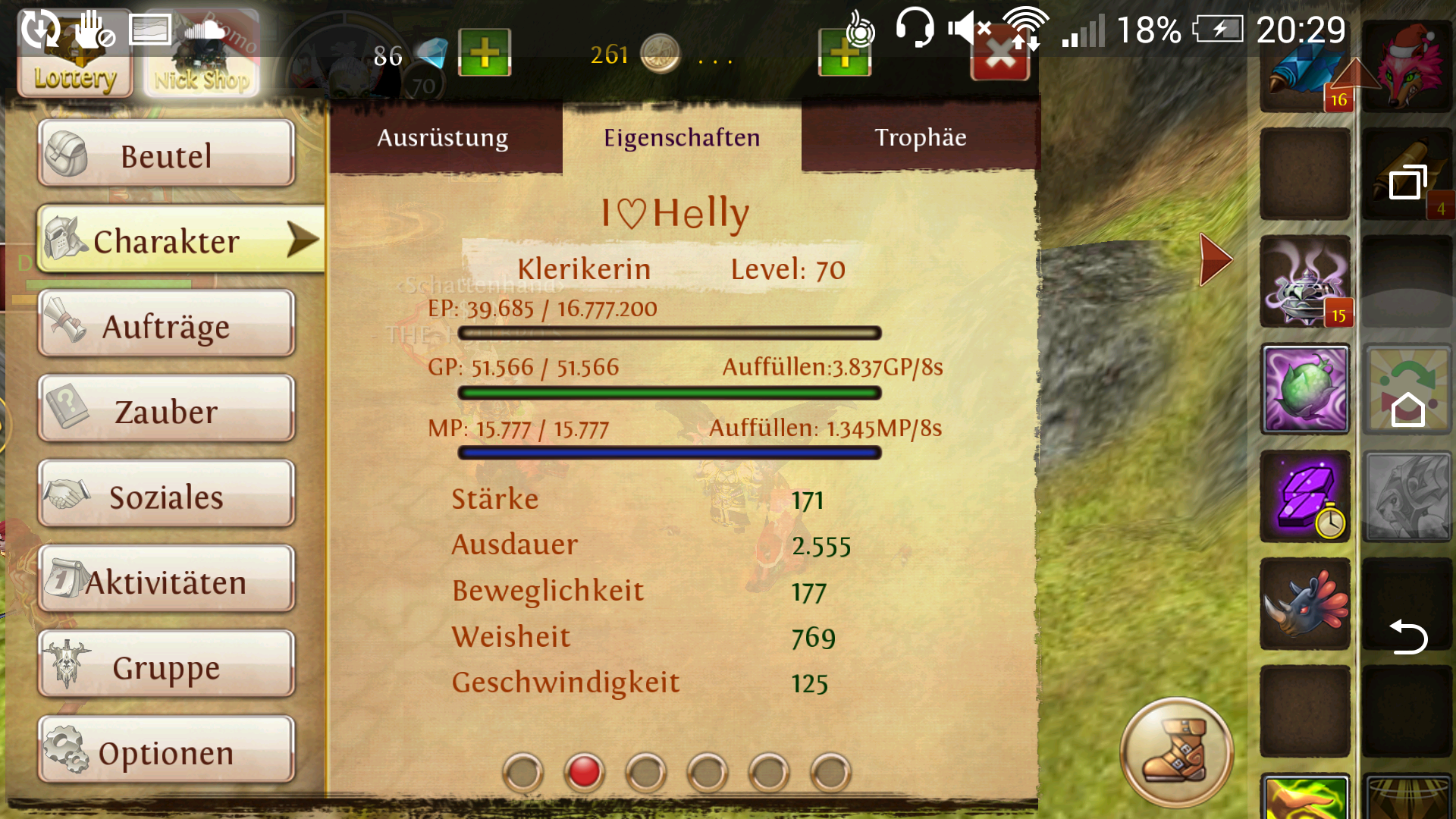The width and height of the screenshot is (1456, 819).
Task: Close the character window with red X
Action: [1000, 58]
